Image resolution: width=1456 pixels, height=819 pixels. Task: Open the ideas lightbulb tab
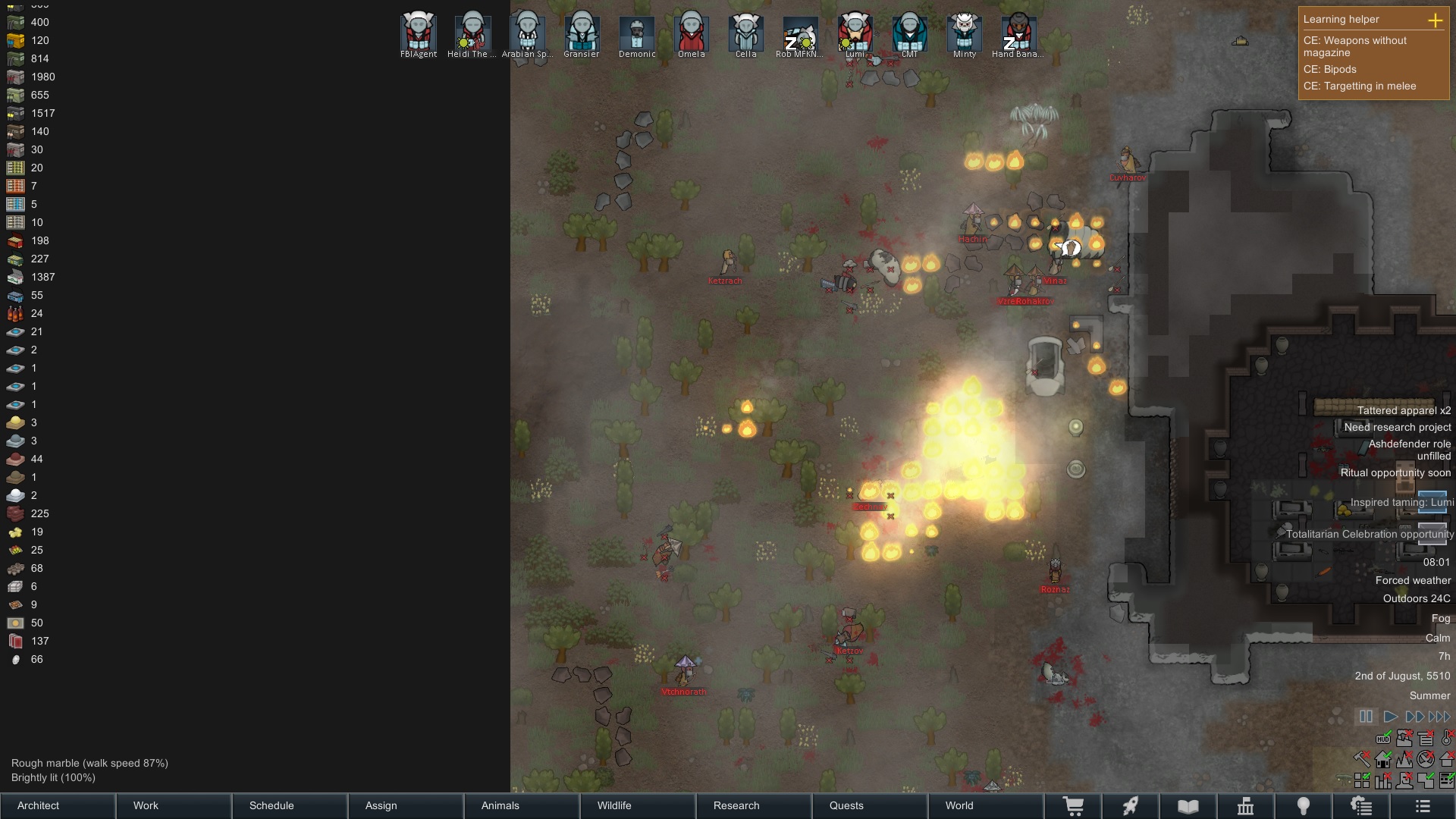click(1304, 806)
